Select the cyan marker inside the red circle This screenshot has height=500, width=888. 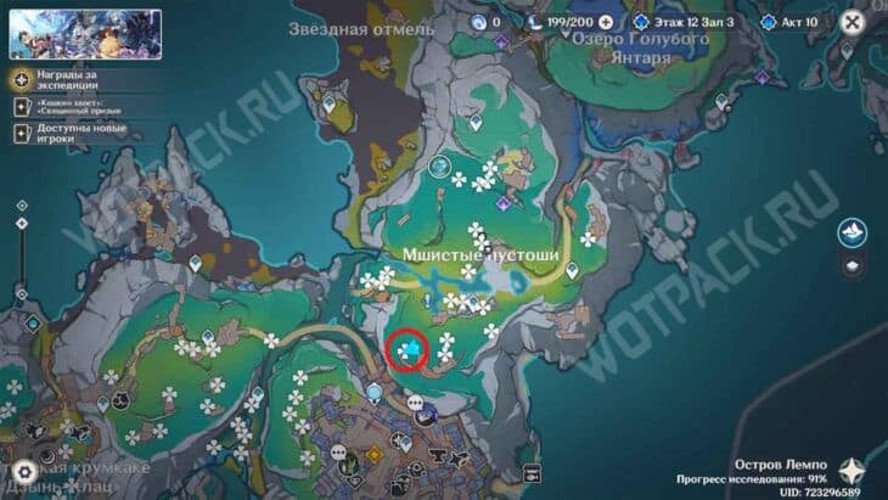pyautogui.click(x=409, y=350)
